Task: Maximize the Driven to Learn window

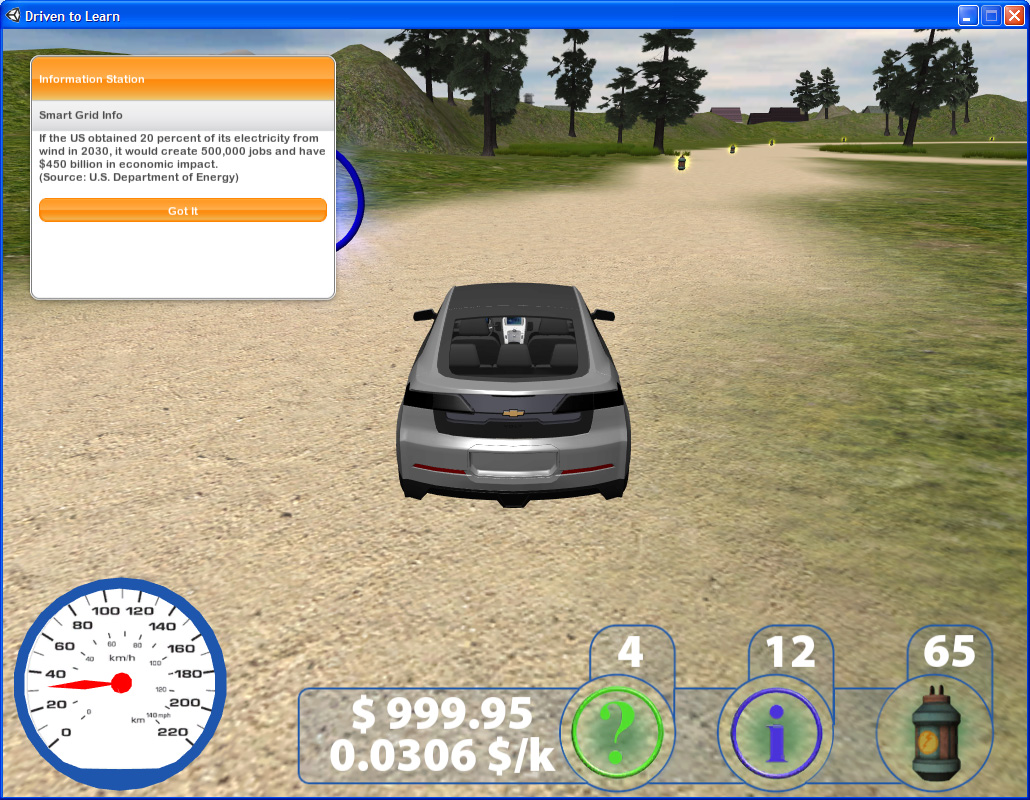Action: pyautogui.click(x=990, y=15)
